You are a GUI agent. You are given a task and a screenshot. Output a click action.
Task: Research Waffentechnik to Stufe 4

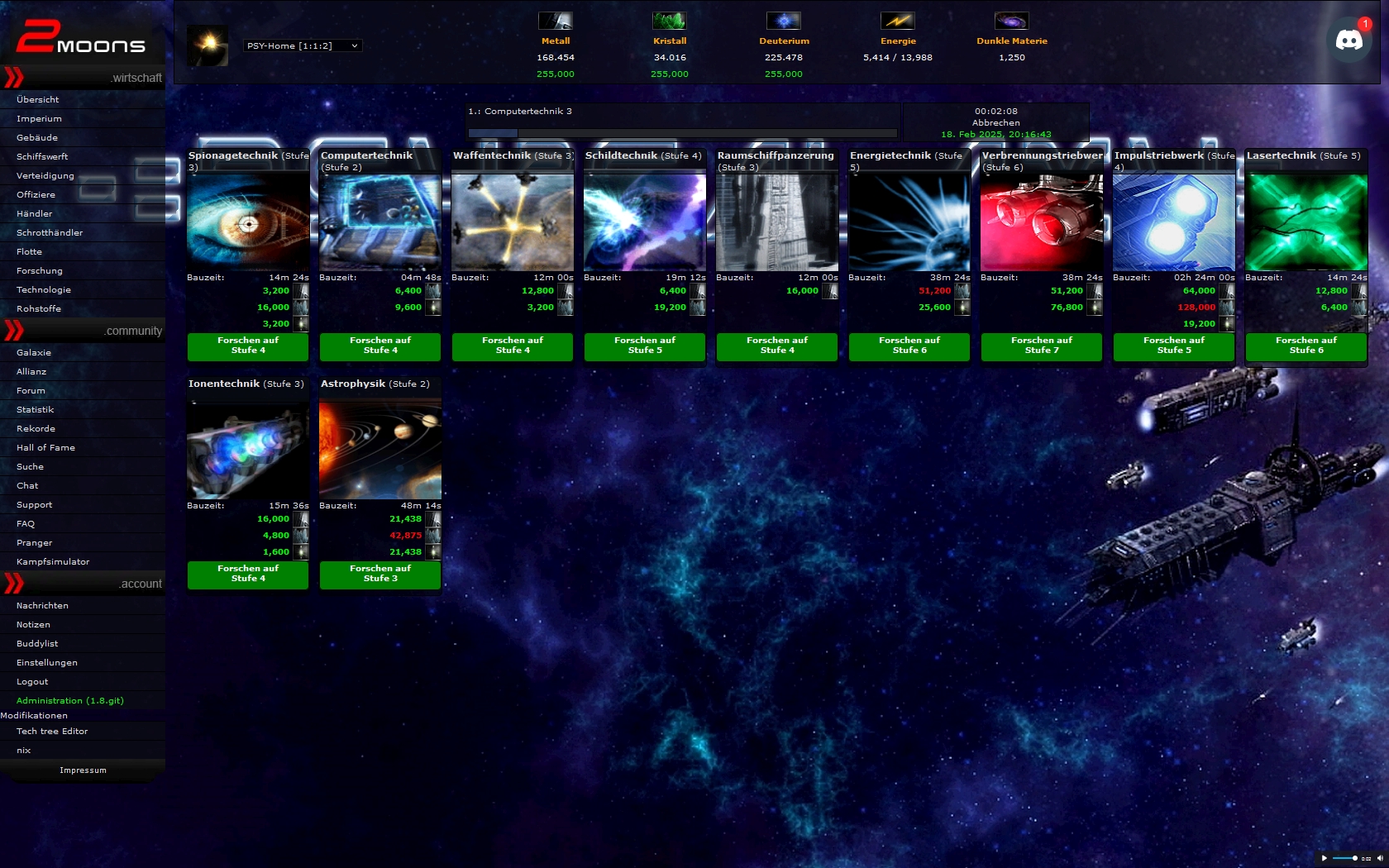[x=513, y=346]
